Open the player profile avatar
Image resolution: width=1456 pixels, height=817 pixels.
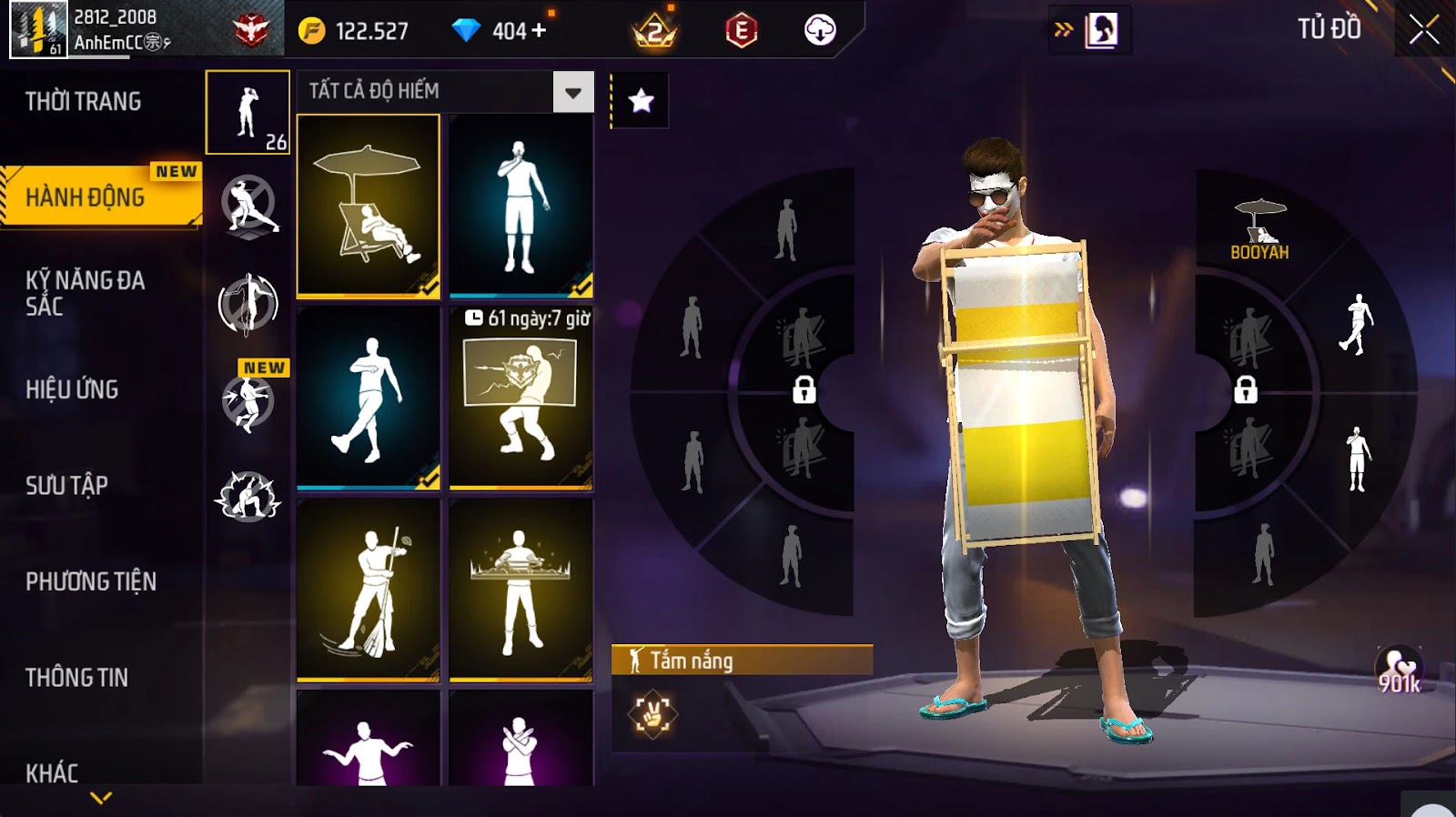(38, 30)
